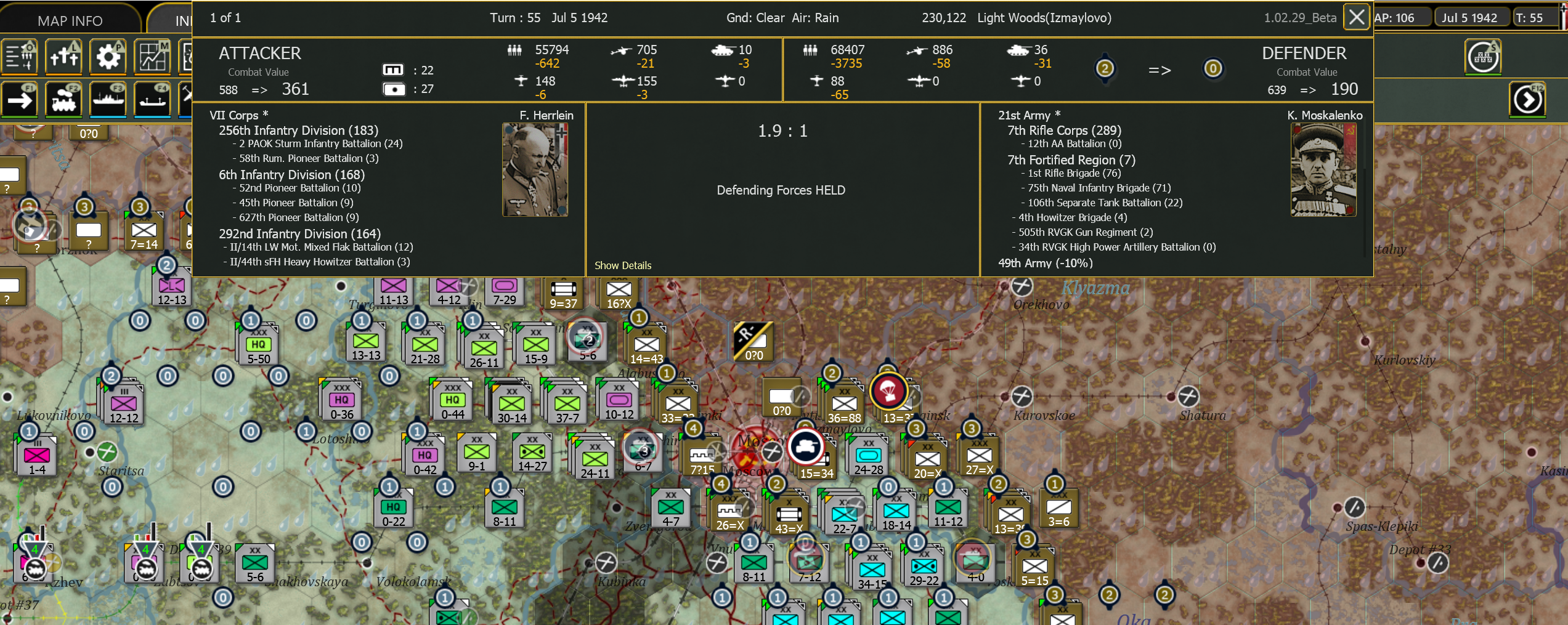Viewport: 1568px width, 625px height.
Task: Open the Losses screen (L icon)
Action: (64, 56)
